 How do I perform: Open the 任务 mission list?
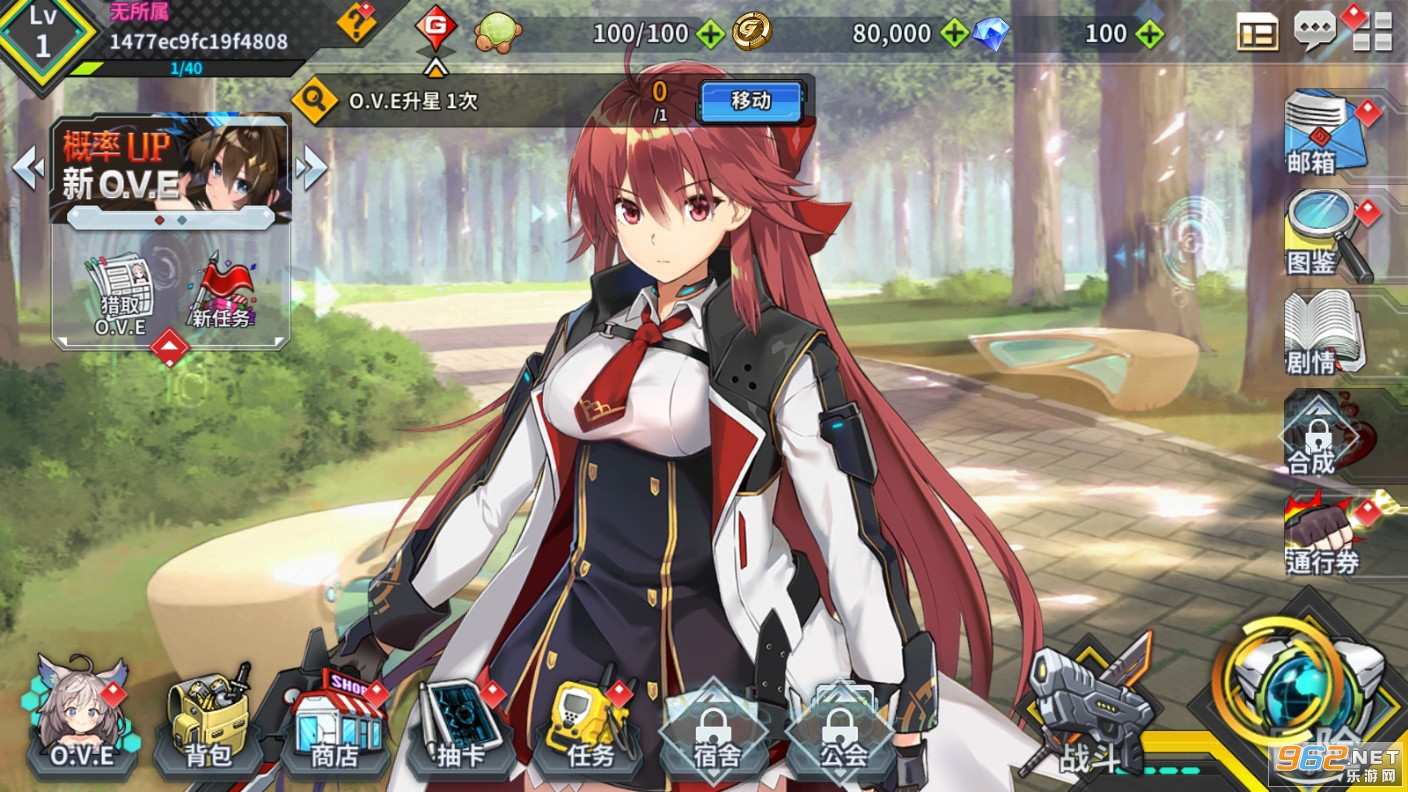589,722
